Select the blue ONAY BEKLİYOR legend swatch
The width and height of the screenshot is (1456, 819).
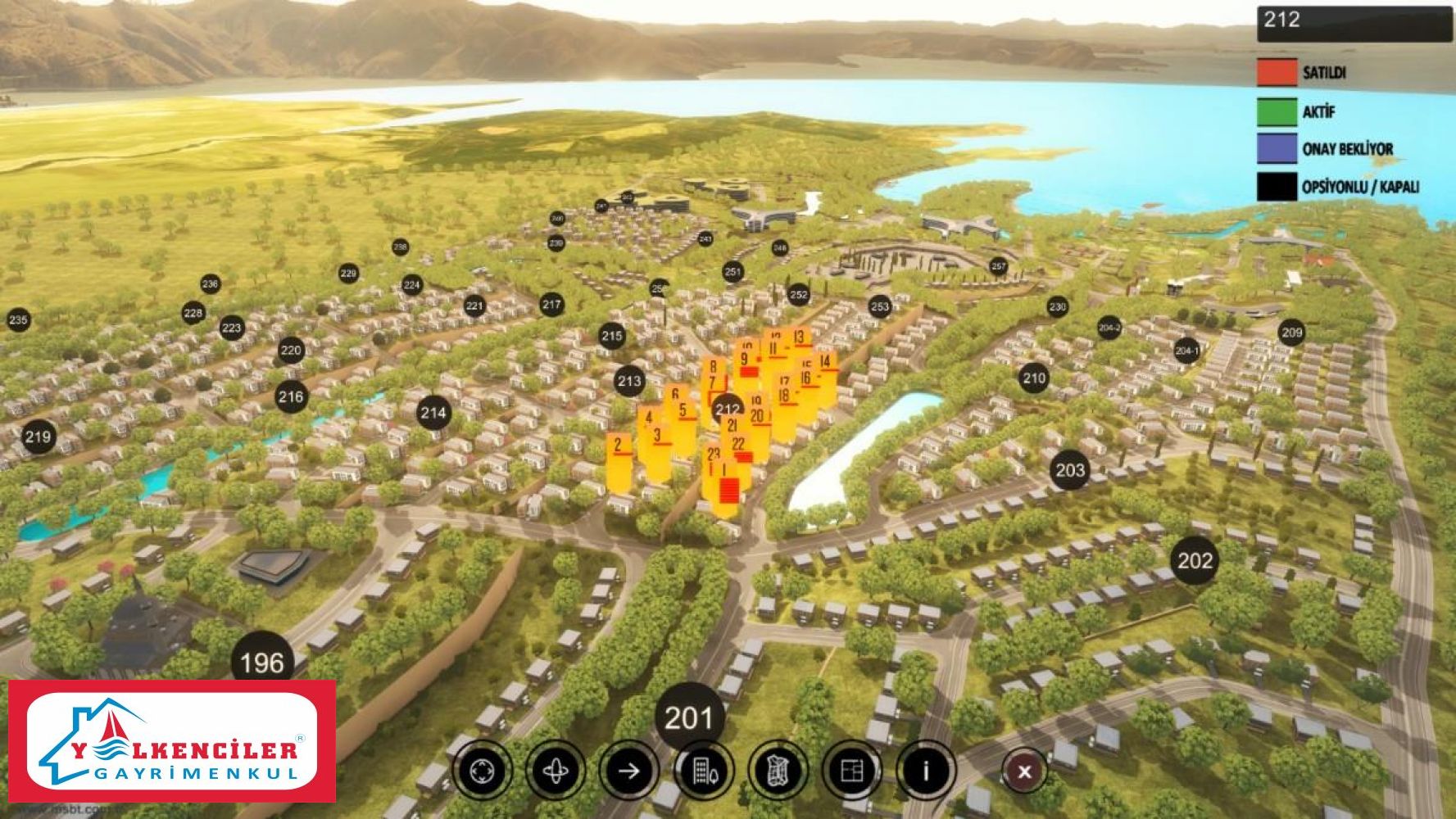click(1277, 149)
